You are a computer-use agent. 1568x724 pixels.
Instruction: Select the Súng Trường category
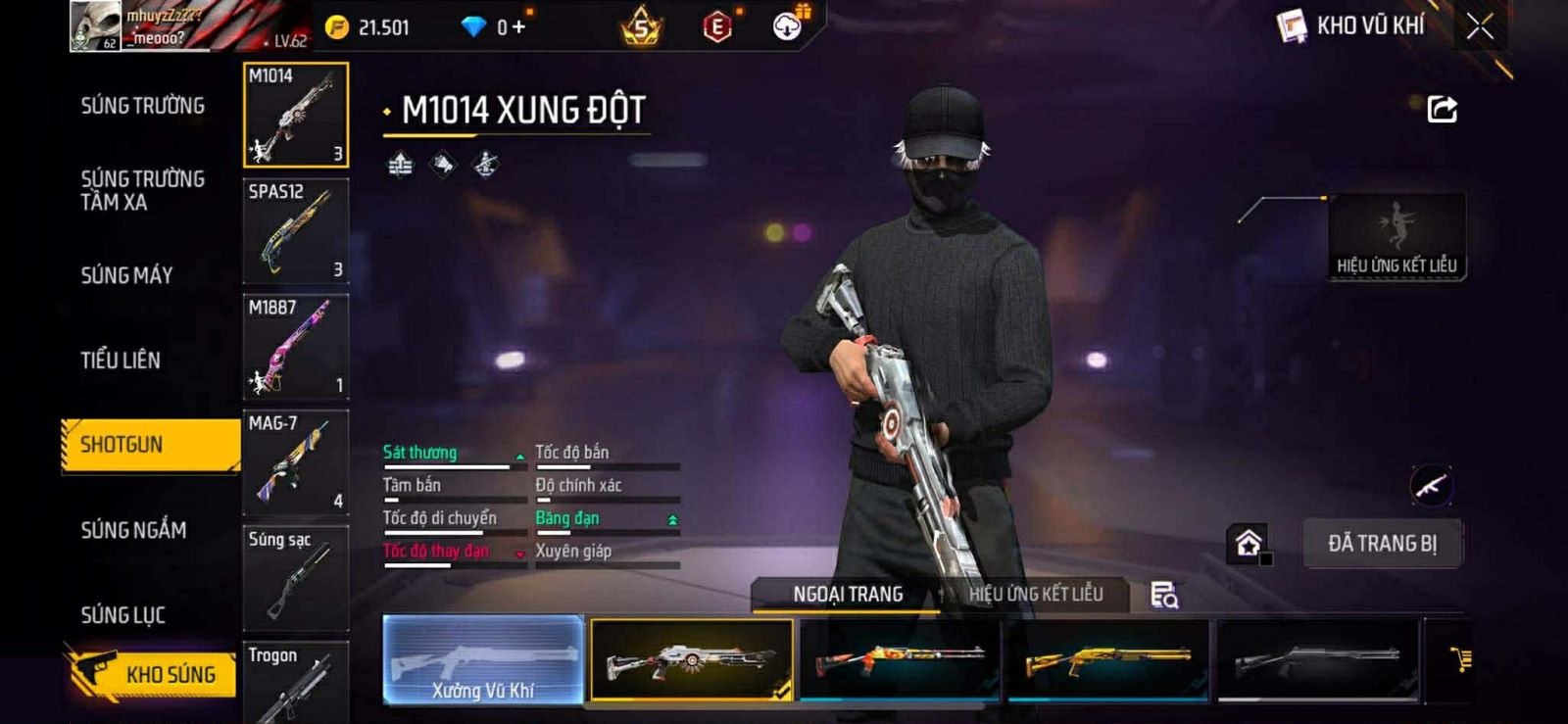(143, 106)
